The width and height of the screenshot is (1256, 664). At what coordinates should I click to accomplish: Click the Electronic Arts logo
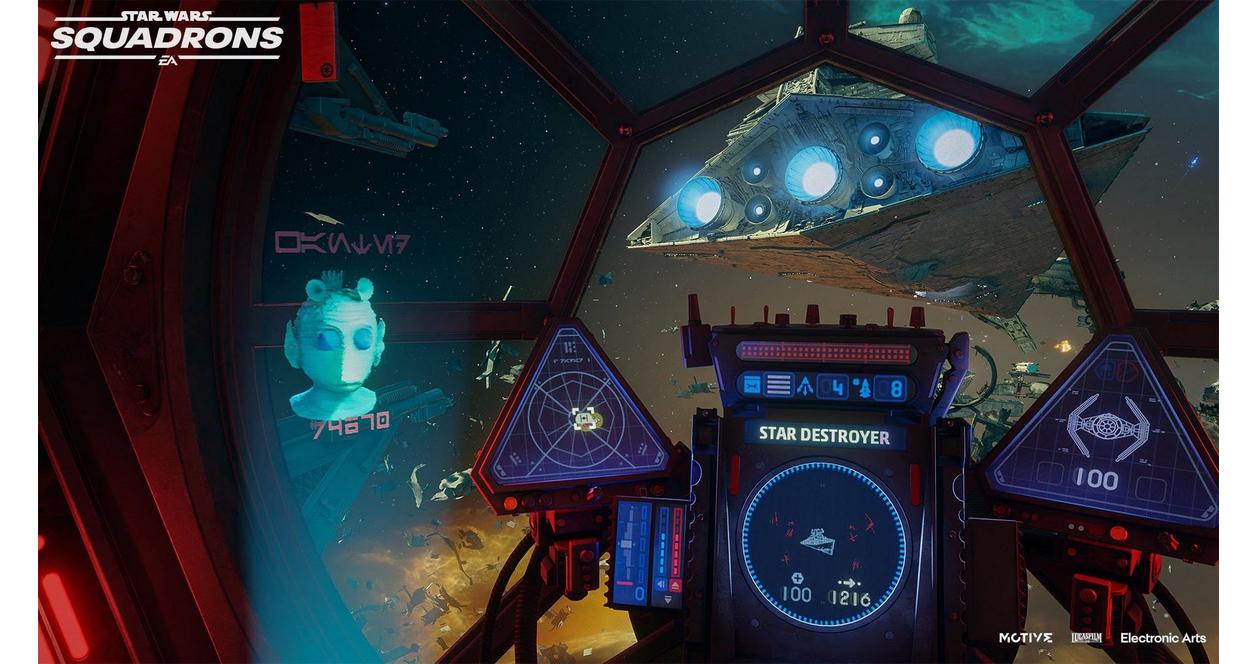pyautogui.click(x=1162, y=638)
